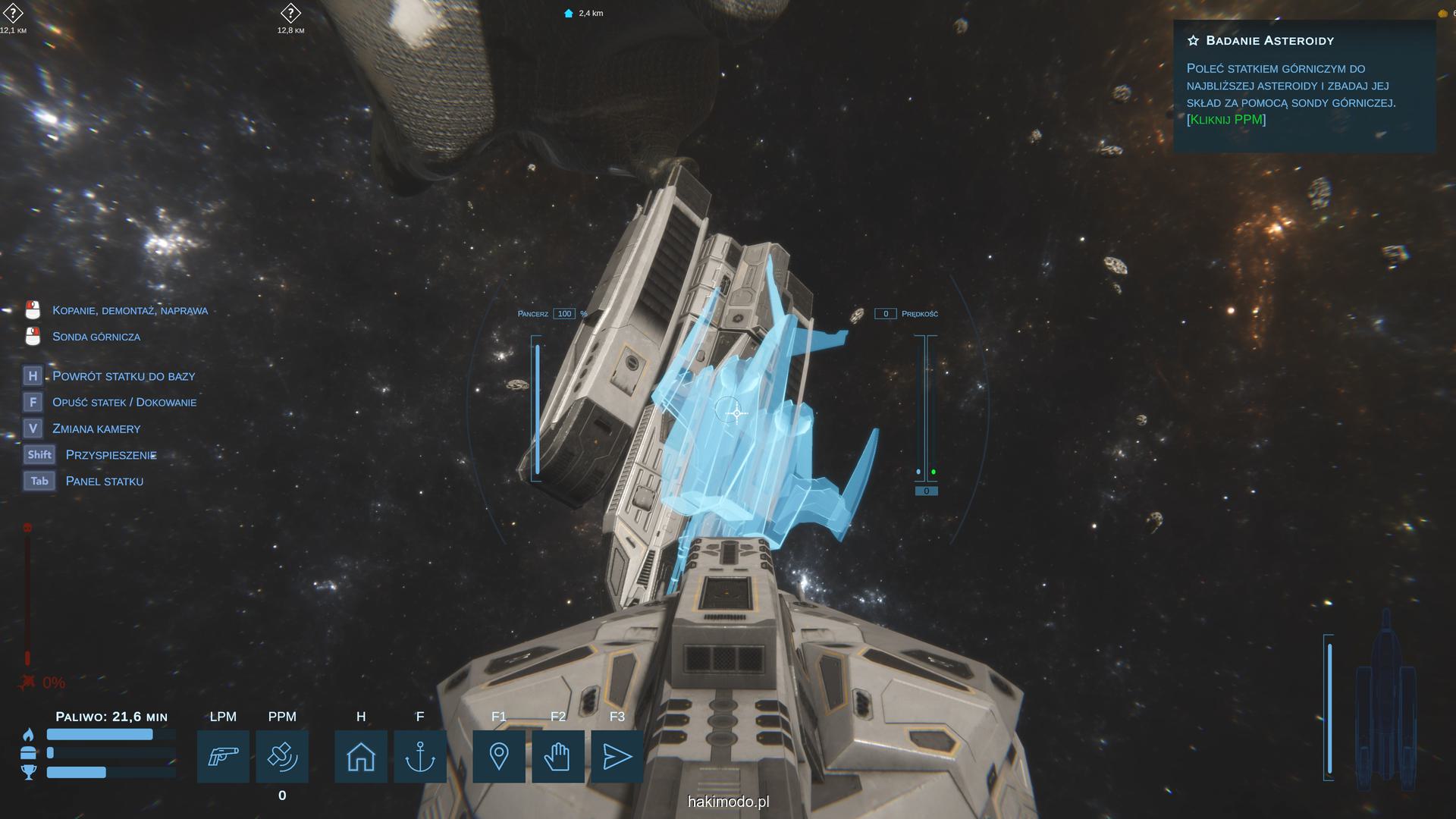Click the open hand stop icon
1456x819 pixels.
click(x=558, y=756)
